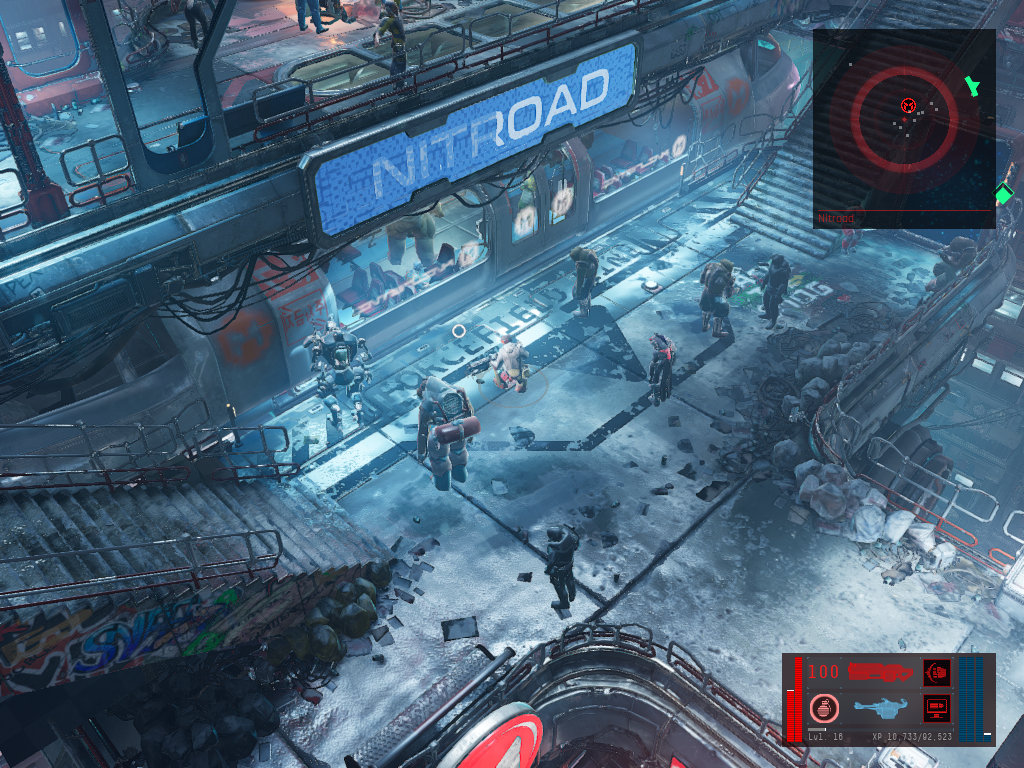
Task: Use the shield fist augmentation icon
Action: tap(937, 672)
